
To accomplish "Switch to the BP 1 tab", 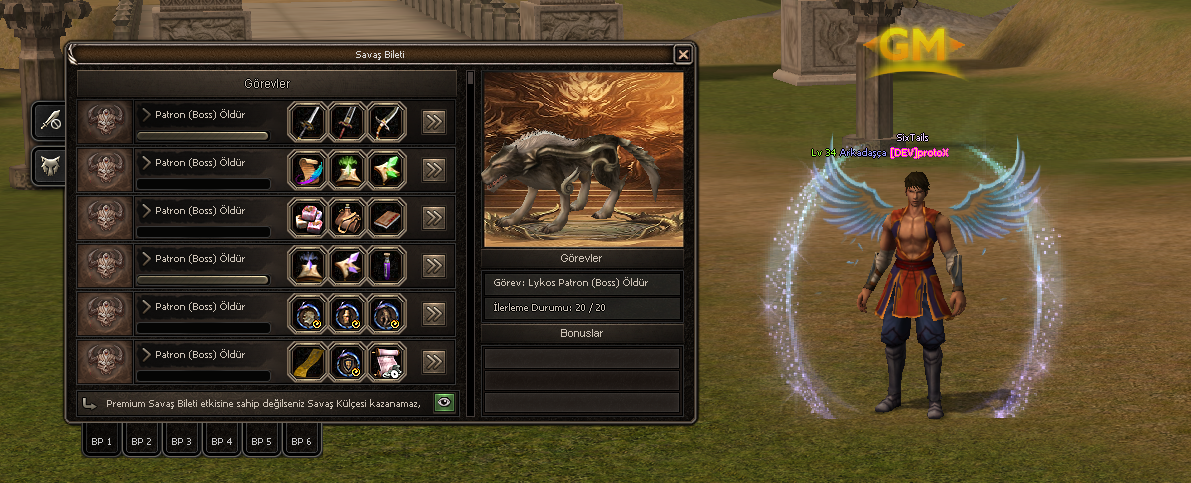I will tap(102, 441).
